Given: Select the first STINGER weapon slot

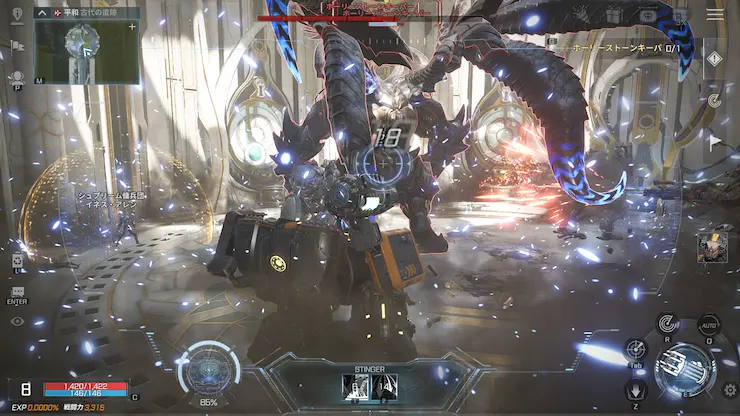Looking at the screenshot, I should [x=355, y=386].
